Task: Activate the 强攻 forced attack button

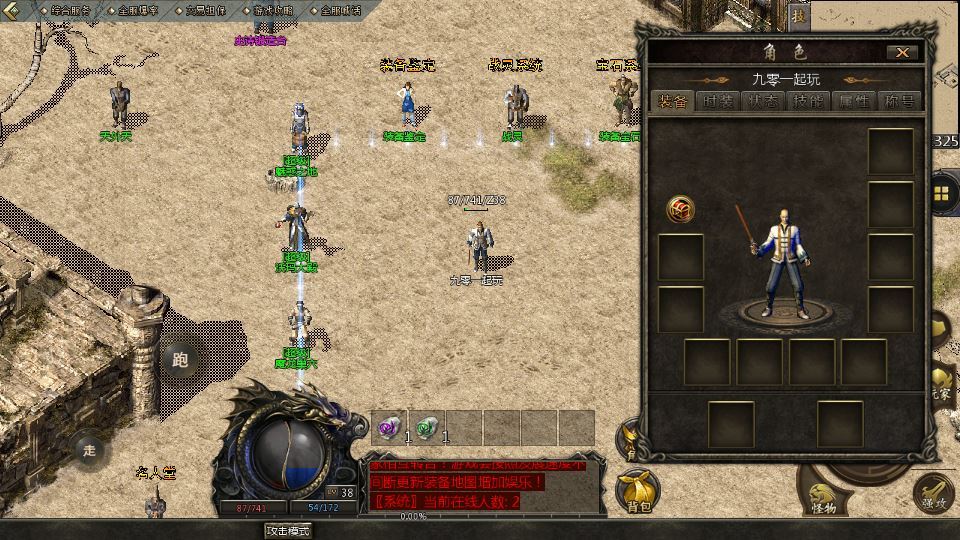Action: [x=933, y=493]
